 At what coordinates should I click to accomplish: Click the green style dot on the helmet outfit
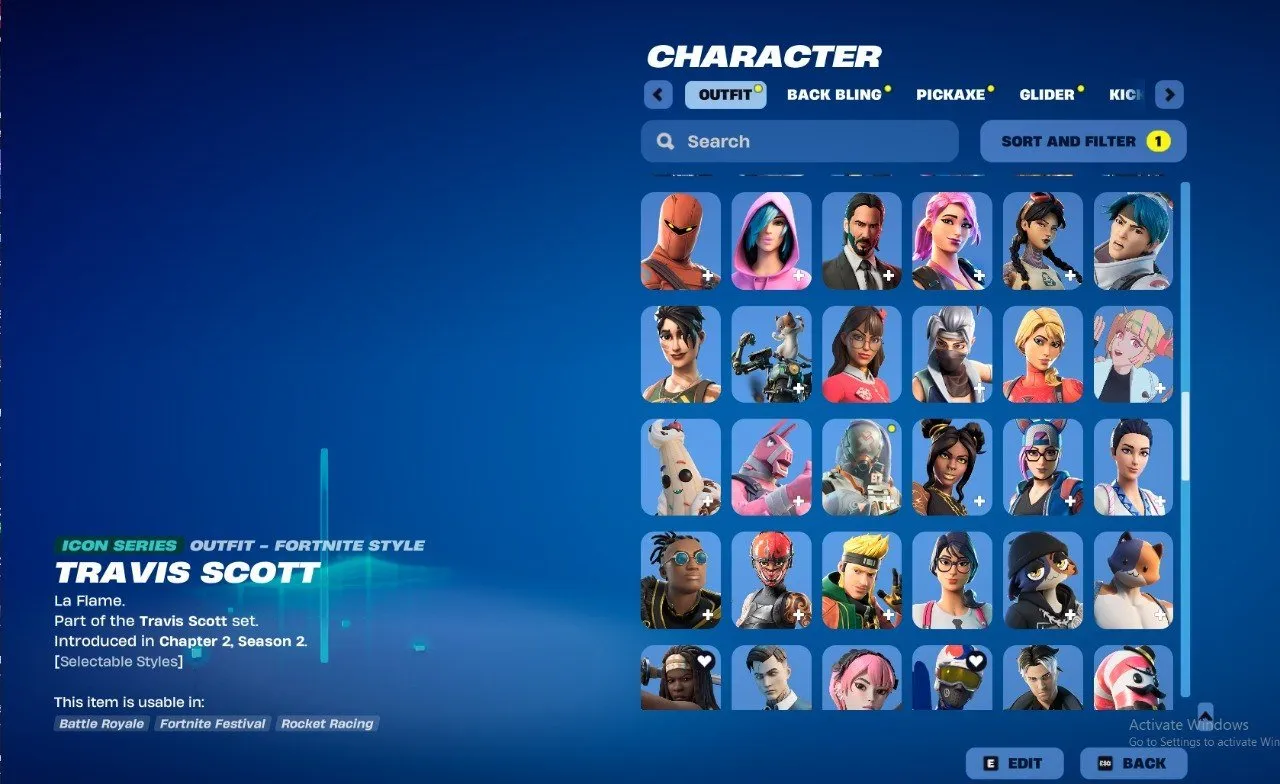click(x=891, y=428)
